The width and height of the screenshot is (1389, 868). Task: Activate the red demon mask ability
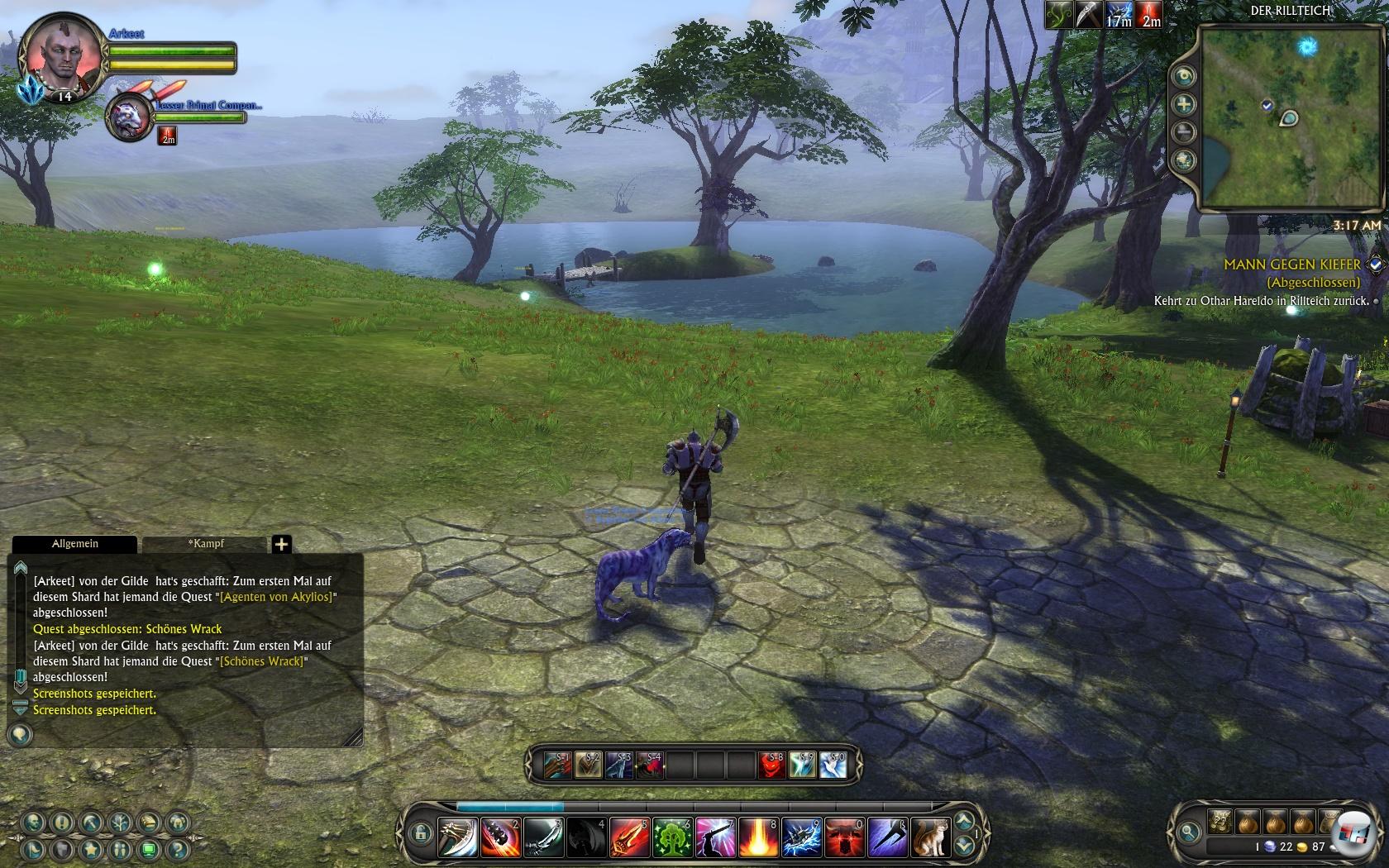(x=772, y=765)
